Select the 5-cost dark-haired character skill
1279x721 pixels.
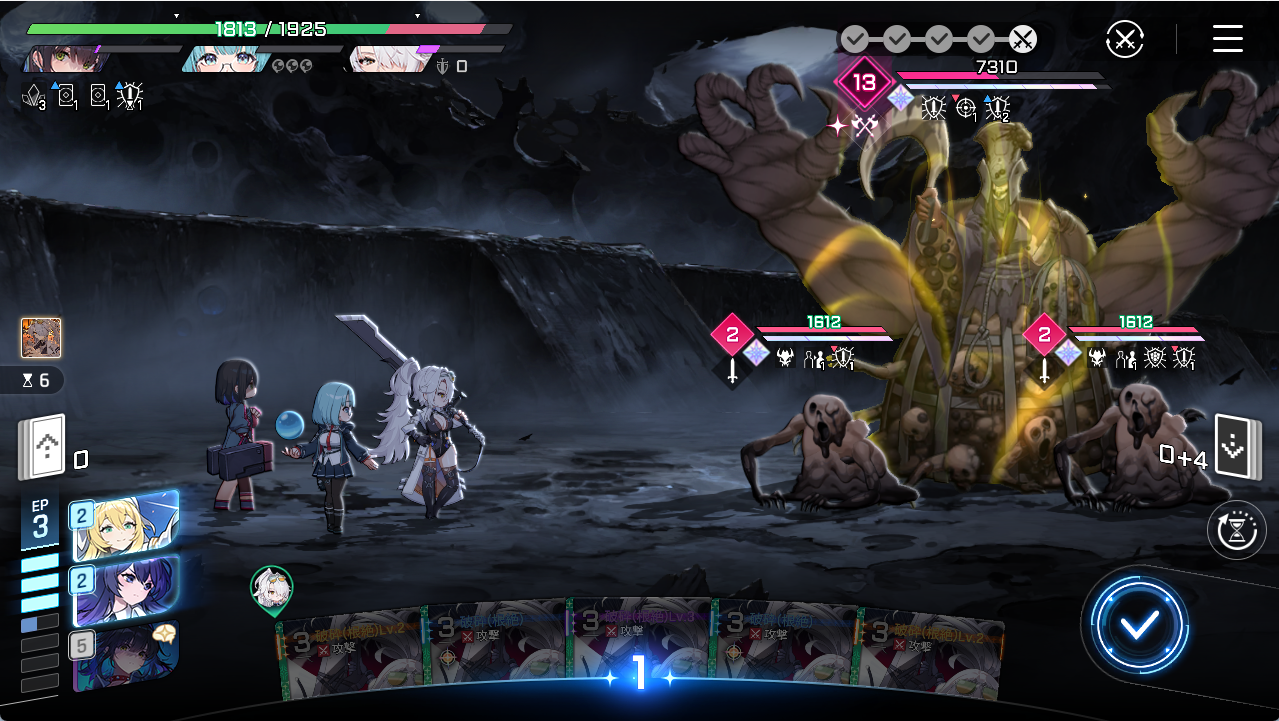tap(124, 656)
